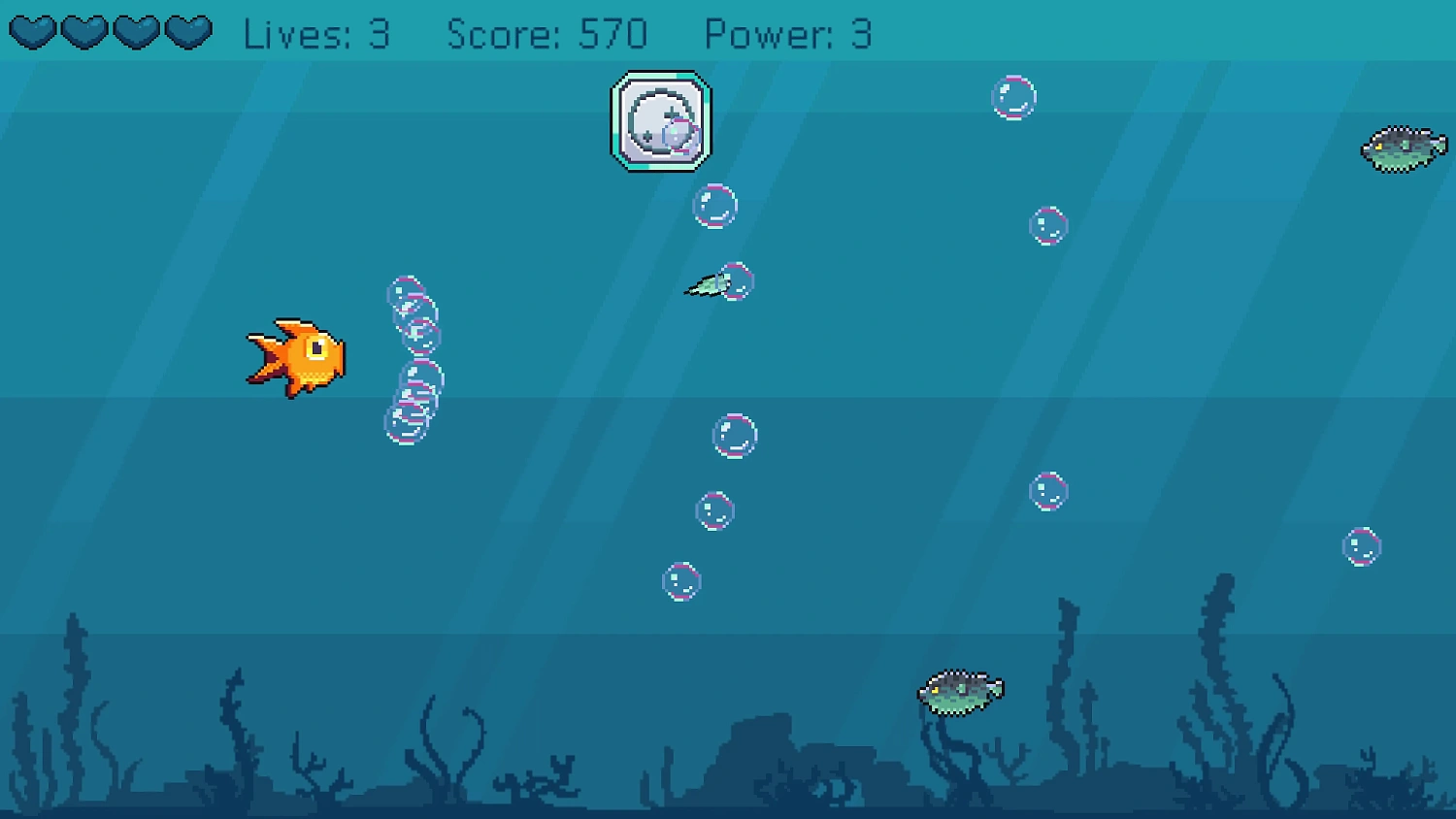The image size is (1456, 819).
Task: Click the pufferfish near the bottom seaweed
Action: (x=959, y=691)
